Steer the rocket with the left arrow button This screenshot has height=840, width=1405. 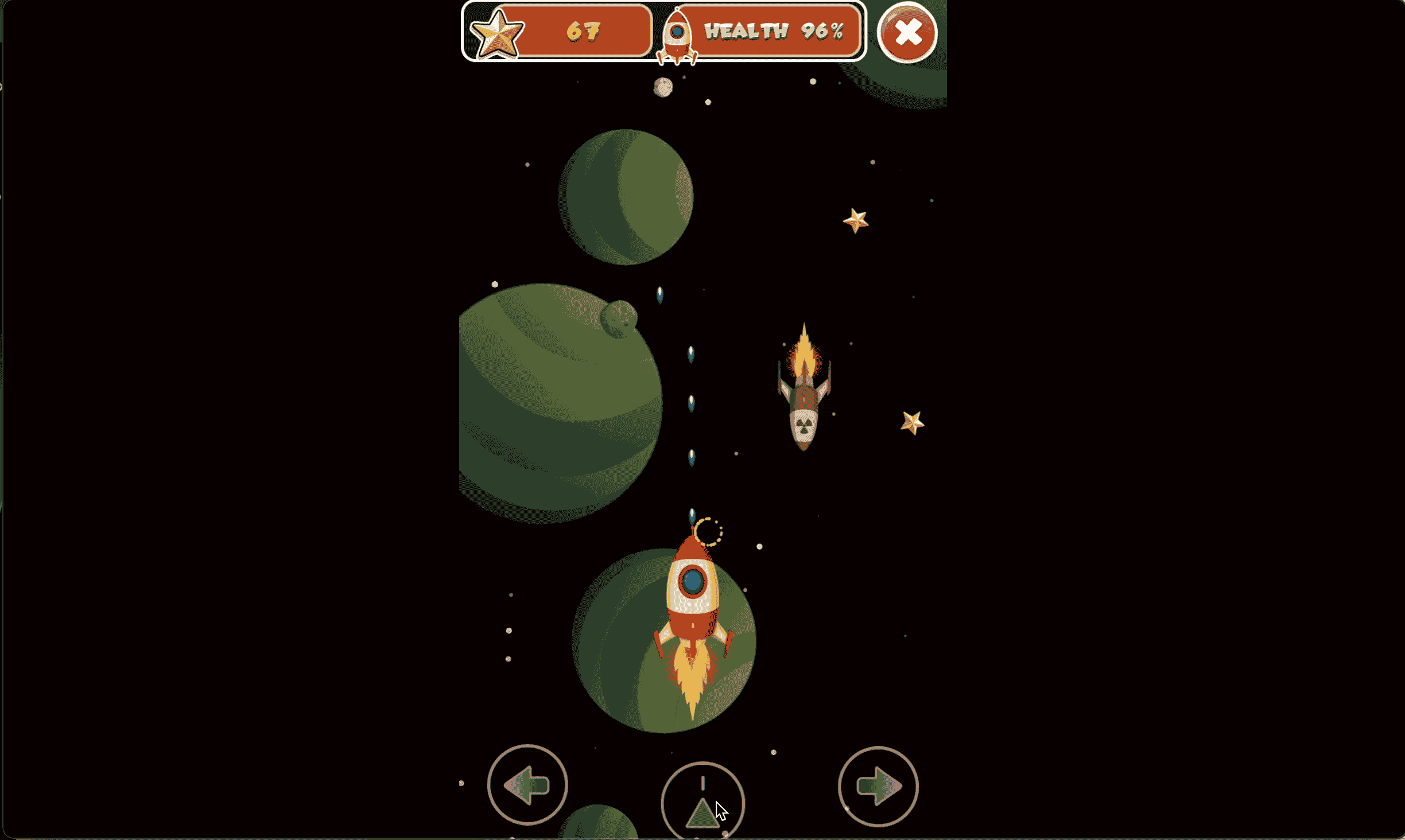[x=527, y=785]
